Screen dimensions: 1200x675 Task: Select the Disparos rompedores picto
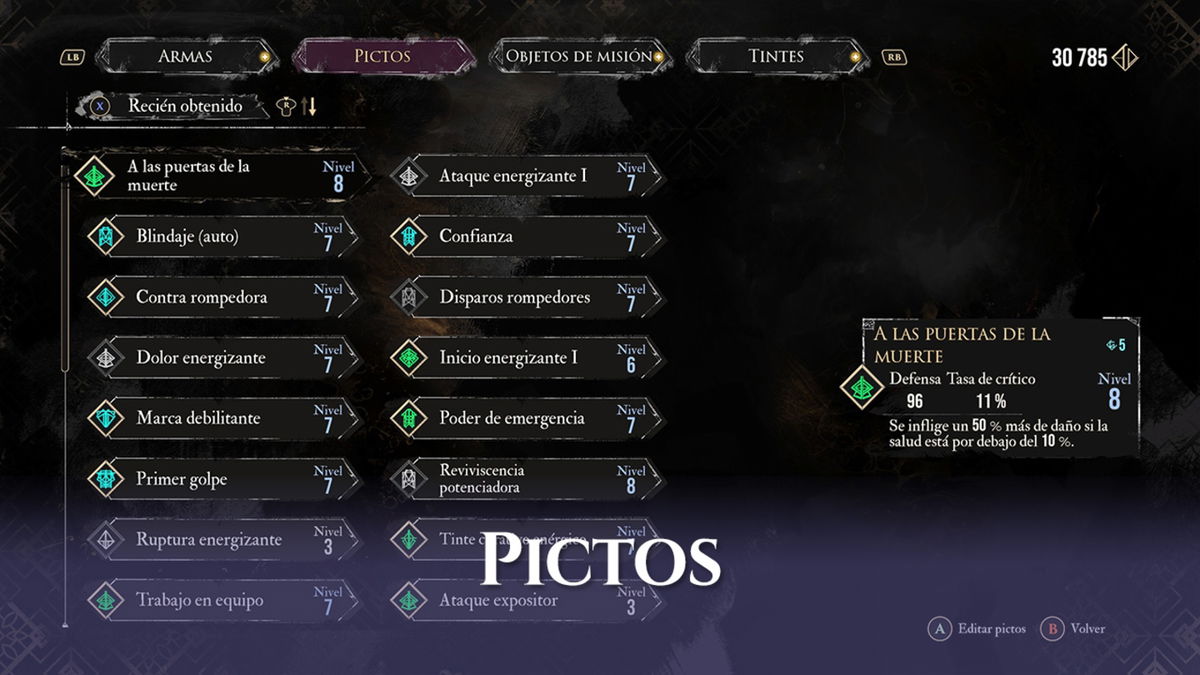click(525, 298)
